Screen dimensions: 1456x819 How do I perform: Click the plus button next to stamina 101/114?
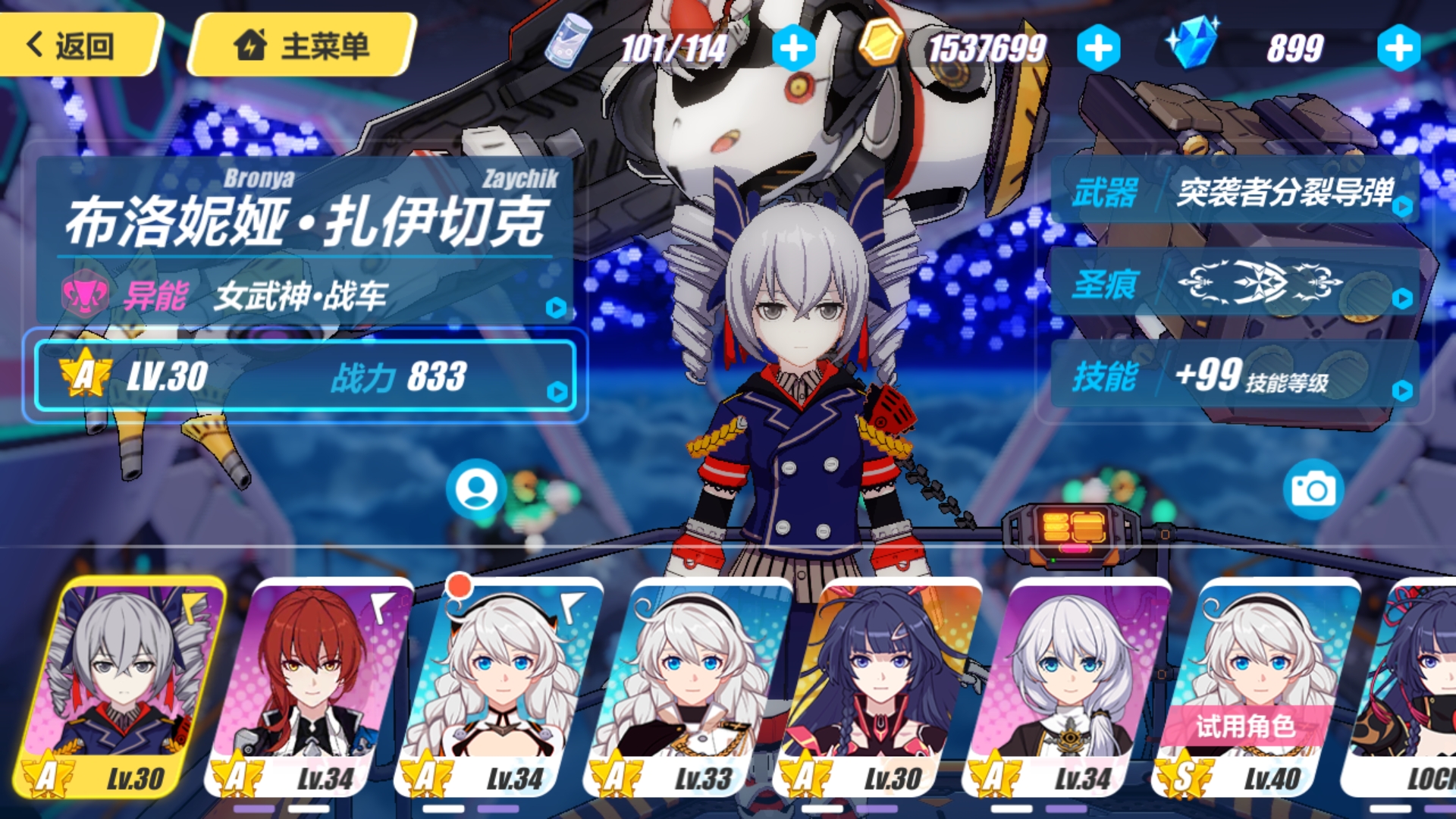(x=793, y=47)
